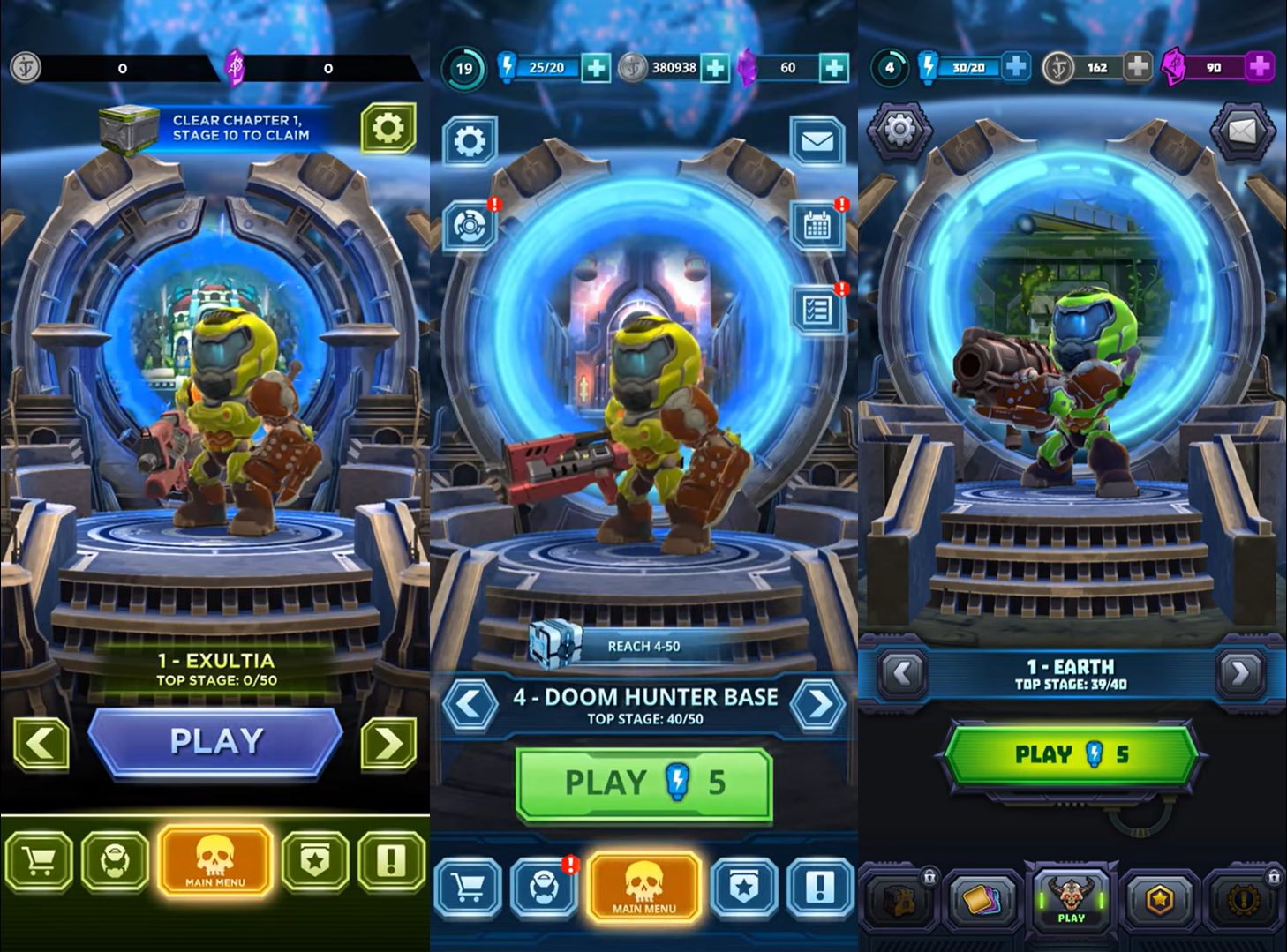Go to chapter after Doom Hunter Base
Screen dimensions: 1287x952
tap(819, 705)
